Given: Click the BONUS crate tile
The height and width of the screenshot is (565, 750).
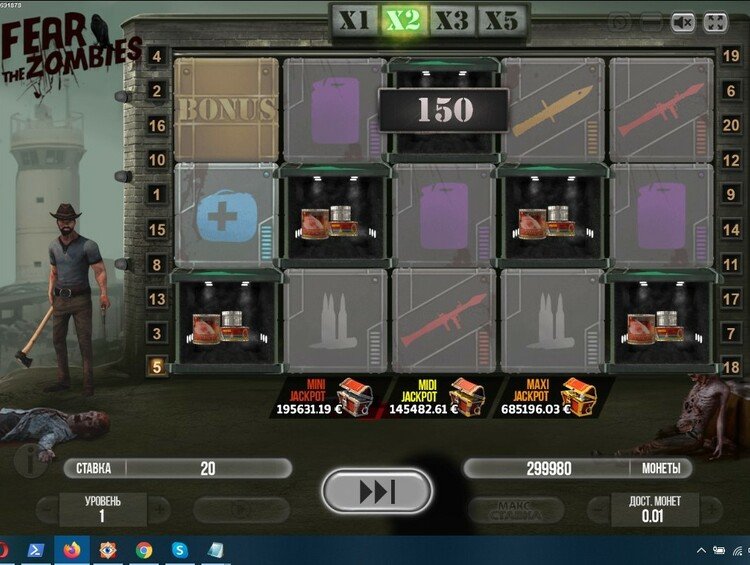Looking at the screenshot, I should (226, 108).
